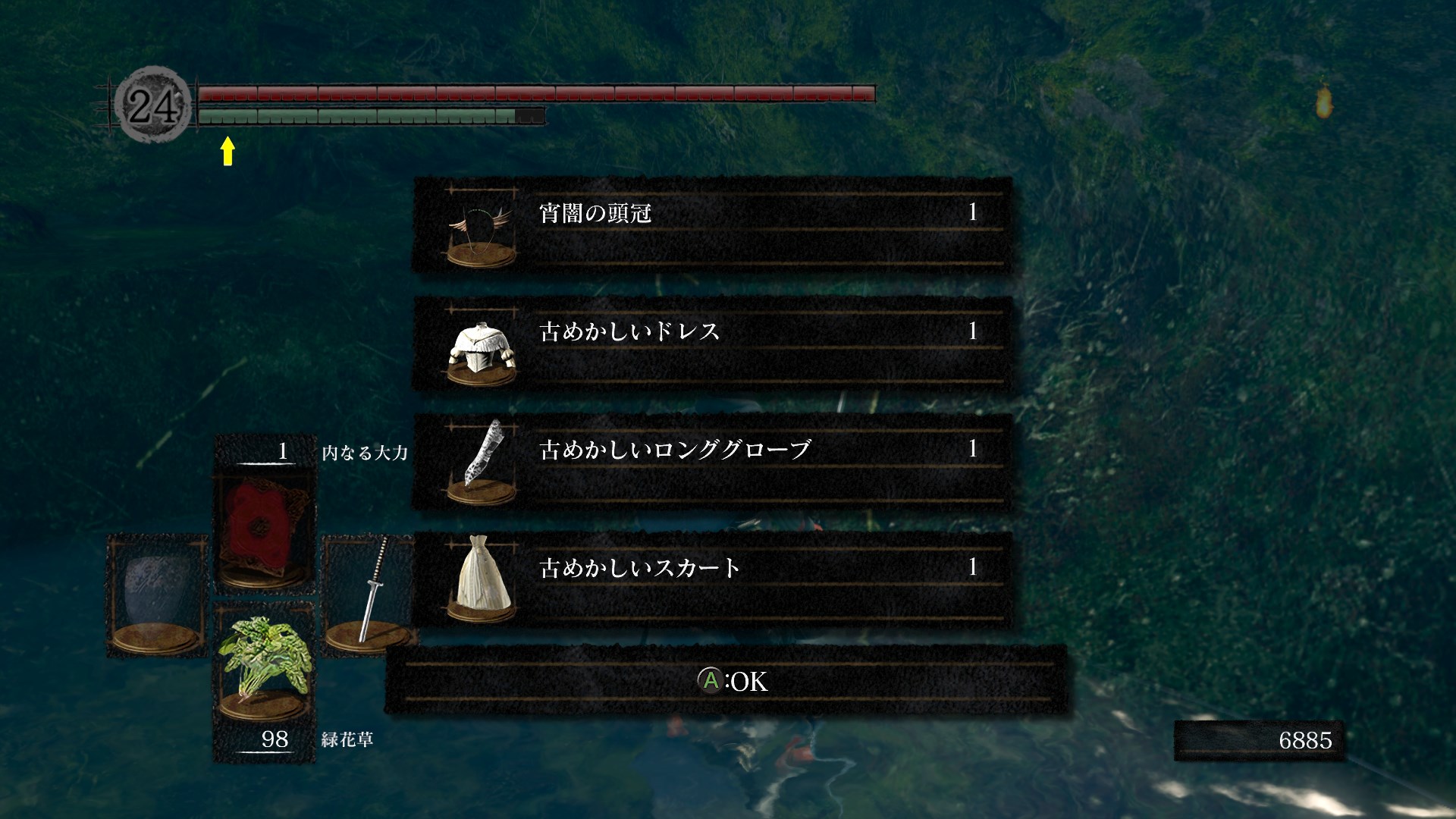Select the dark round shield slot
Image resolution: width=1456 pixels, height=819 pixels.
click(158, 595)
